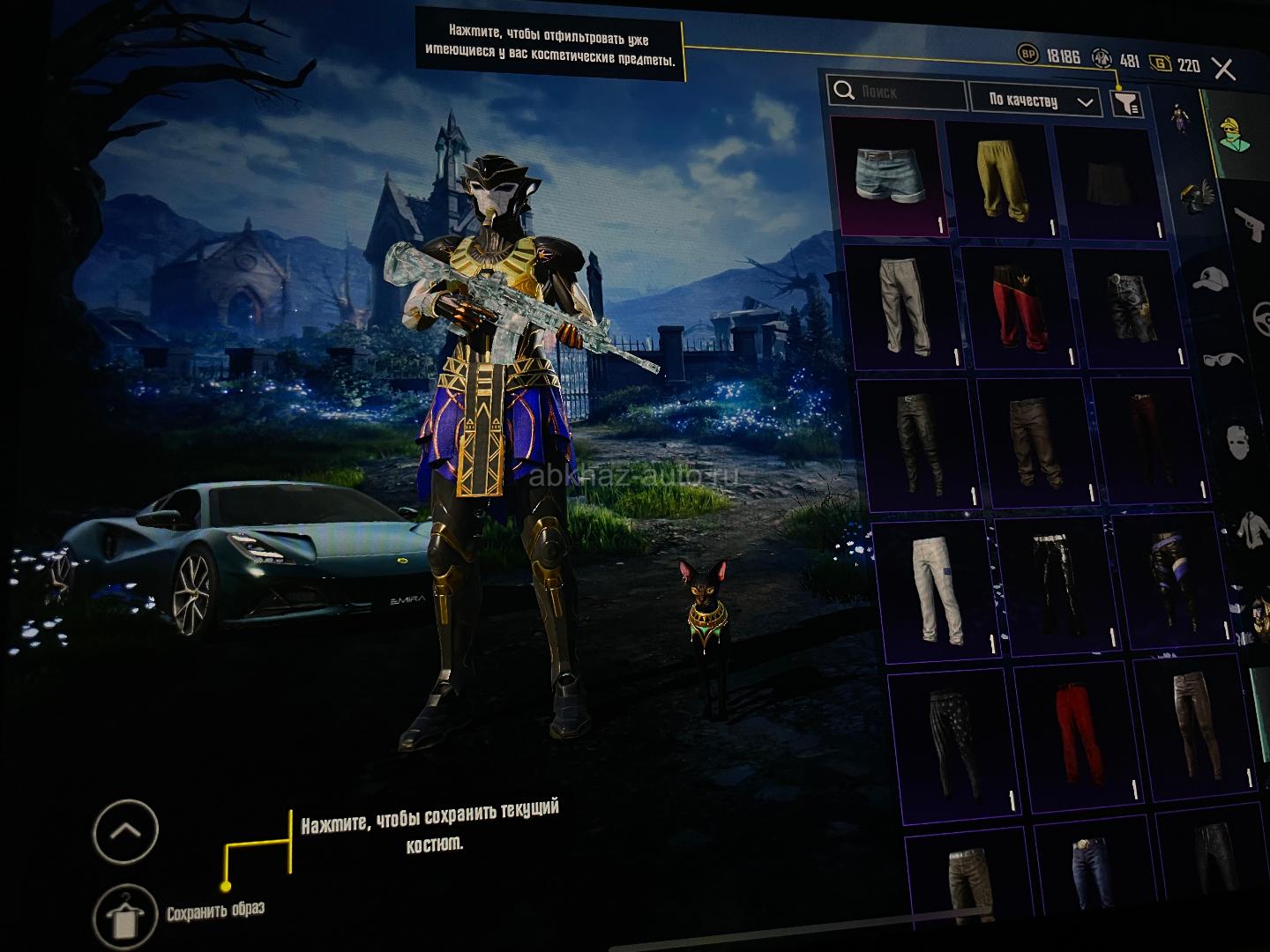1270x952 pixels.
Task: Open the sunglasses eyewear category
Action: pos(1222,360)
